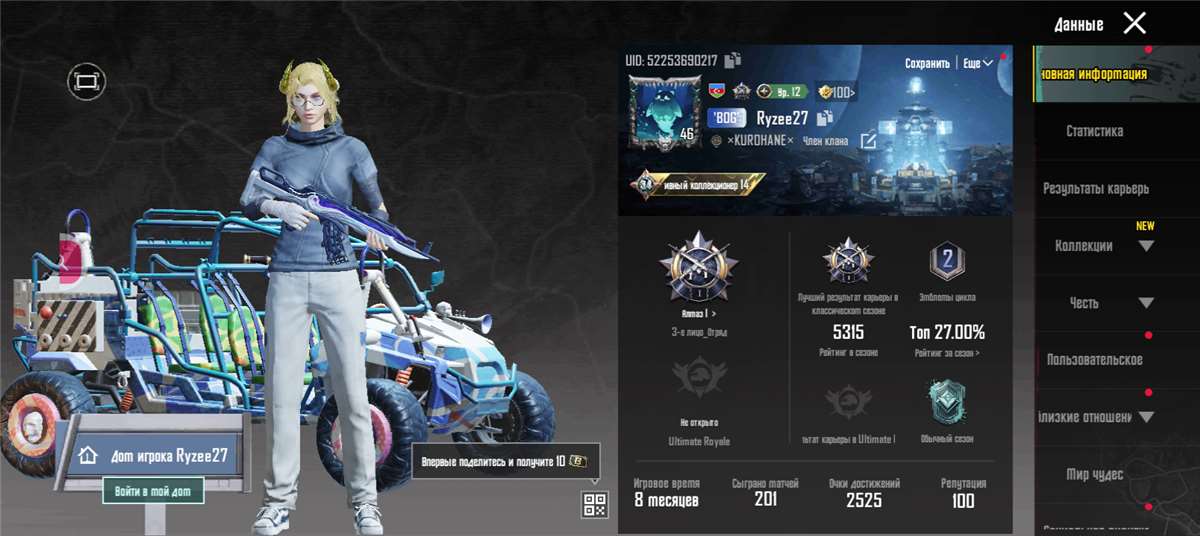Open the Мир чудес tab

pyautogui.click(x=1094, y=474)
